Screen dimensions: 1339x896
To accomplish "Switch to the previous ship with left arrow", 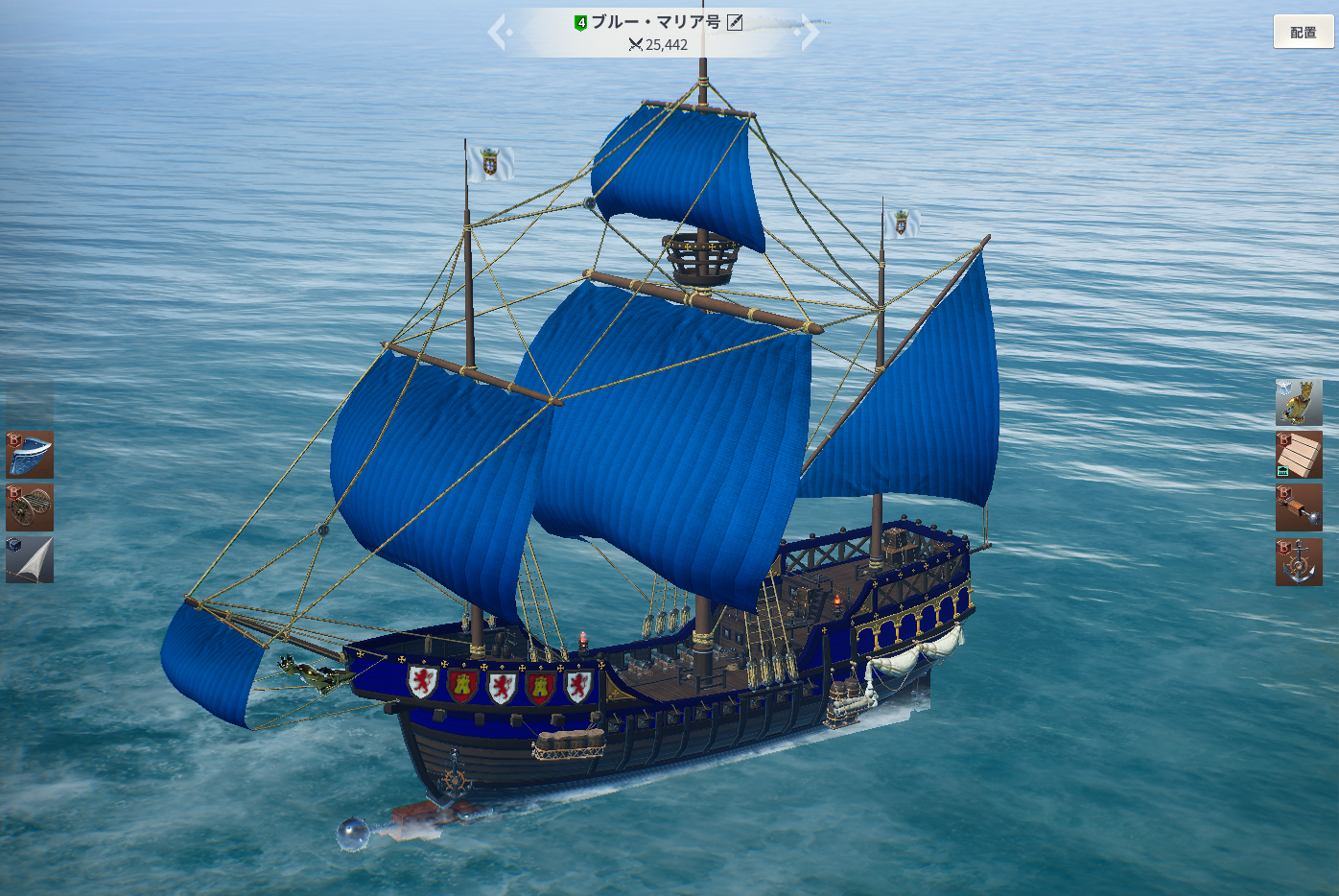I will pyautogui.click(x=498, y=33).
